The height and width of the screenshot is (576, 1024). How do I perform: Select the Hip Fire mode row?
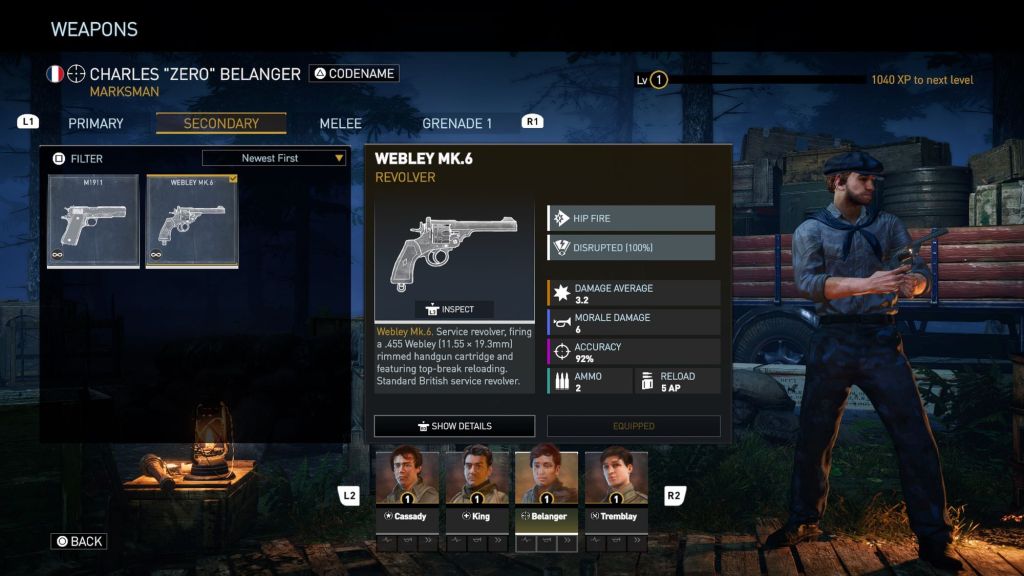631,218
